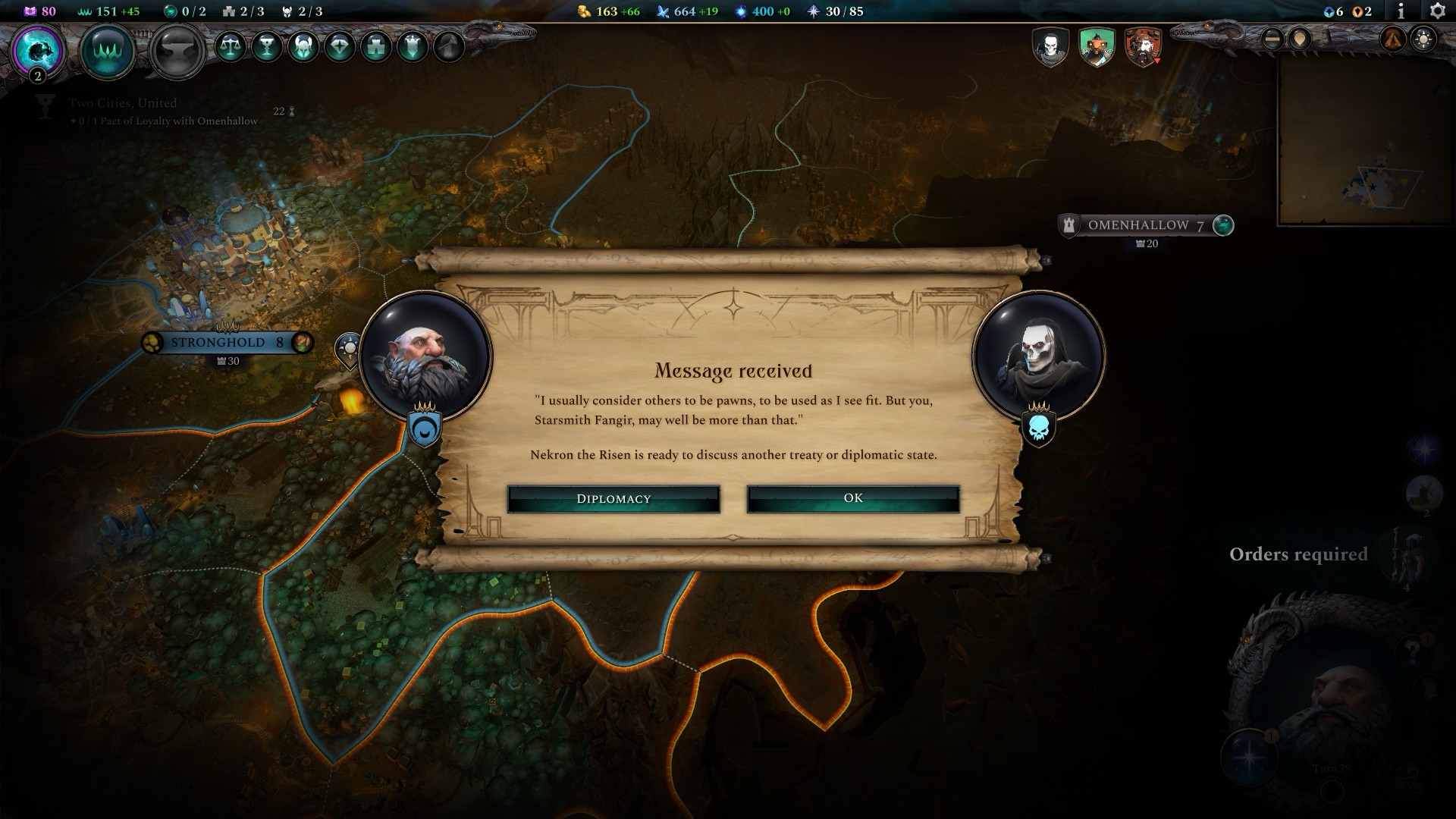Dismiss the message with OK
Image resolution: width=1456 pixels, height=819 pixels.
pyautogui.click(x=853, y=498)
